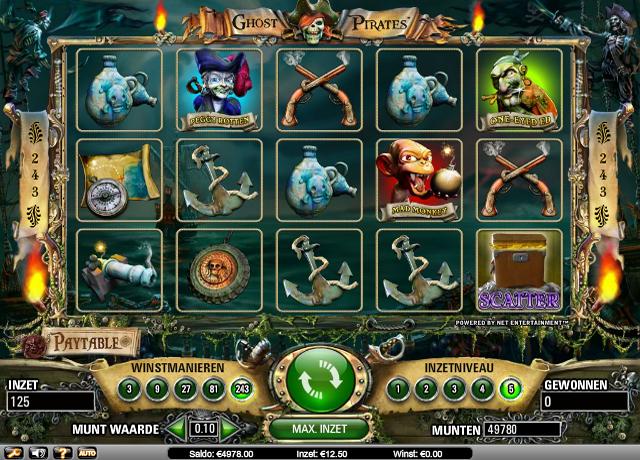This screenshot has height=460, width=640.
Task: Activate the AUTO play button
Action: click(86, 453)
